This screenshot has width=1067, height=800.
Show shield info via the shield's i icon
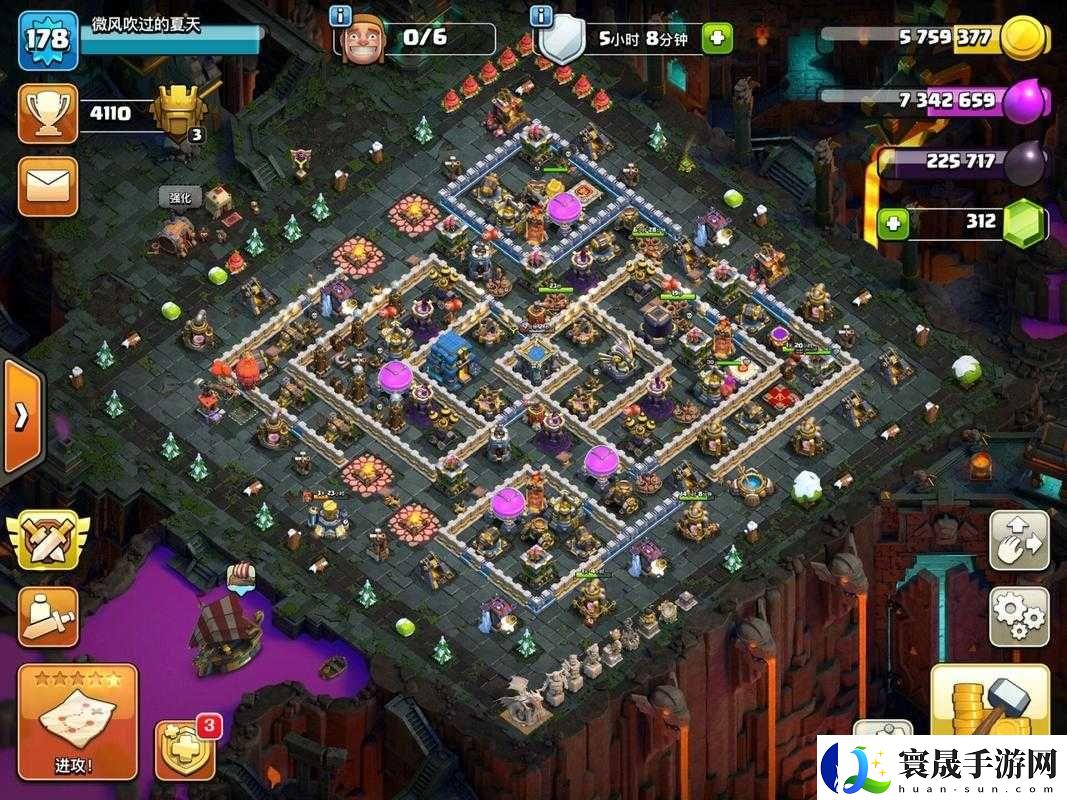coord(541,16)
